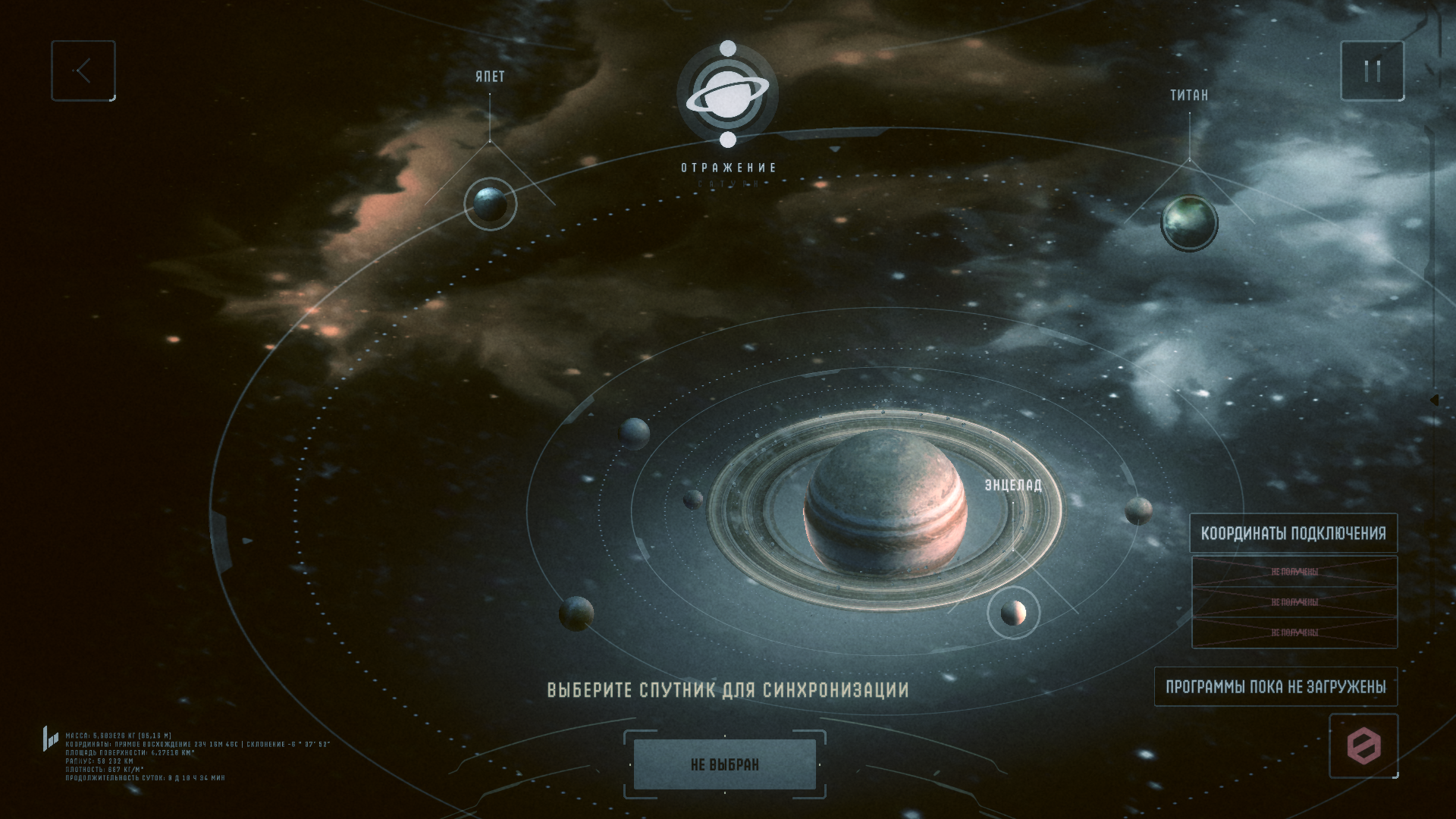Choose the Титан satellite
This screenshot has height=819, width=1456.
(1188, 222)
